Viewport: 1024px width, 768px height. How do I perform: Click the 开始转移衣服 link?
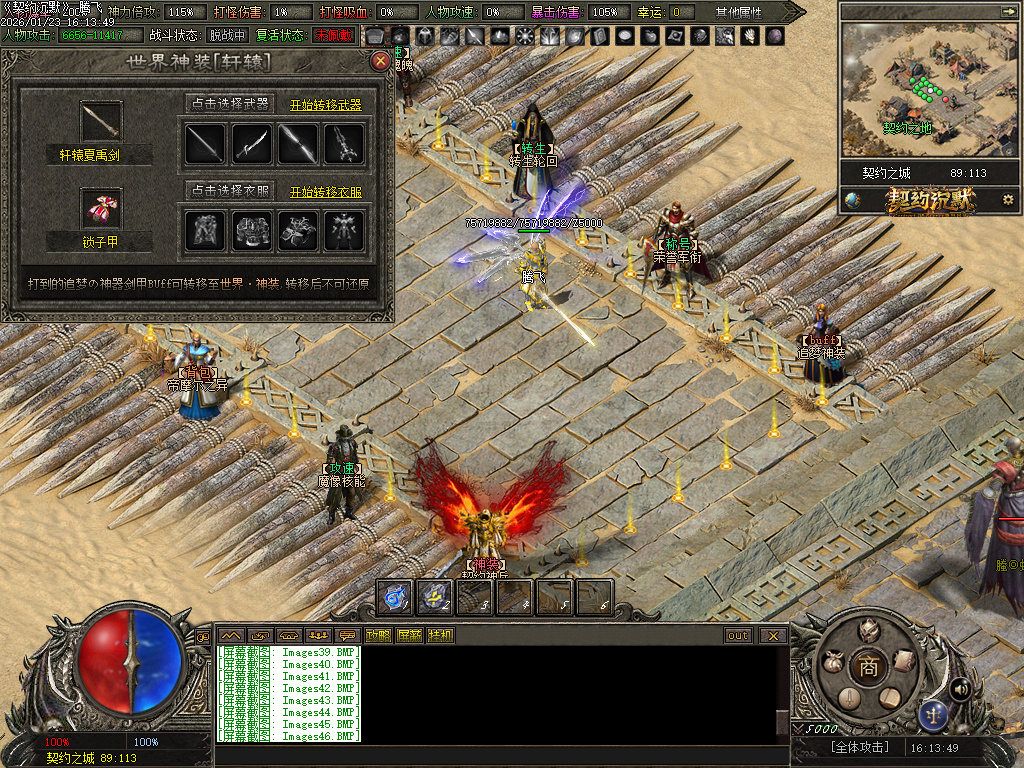point(326,192)
